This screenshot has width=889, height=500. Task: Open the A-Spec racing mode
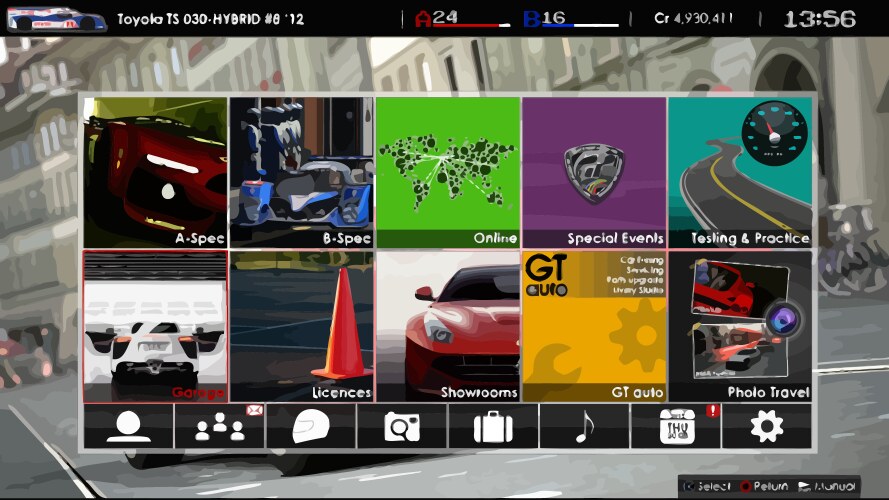coord(155,172)
